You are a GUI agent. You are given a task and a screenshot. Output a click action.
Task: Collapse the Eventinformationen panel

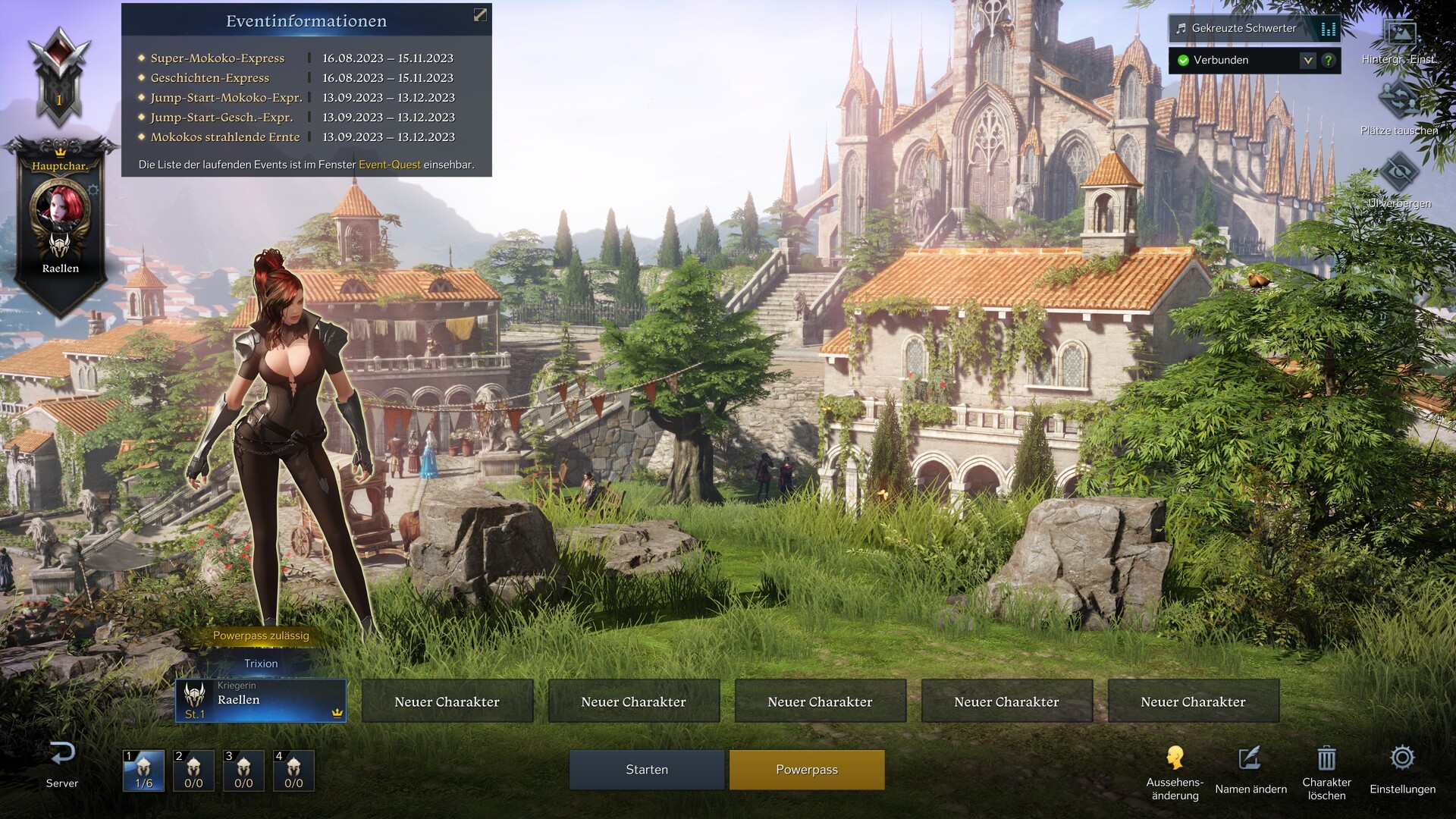(x=480, y=15)
